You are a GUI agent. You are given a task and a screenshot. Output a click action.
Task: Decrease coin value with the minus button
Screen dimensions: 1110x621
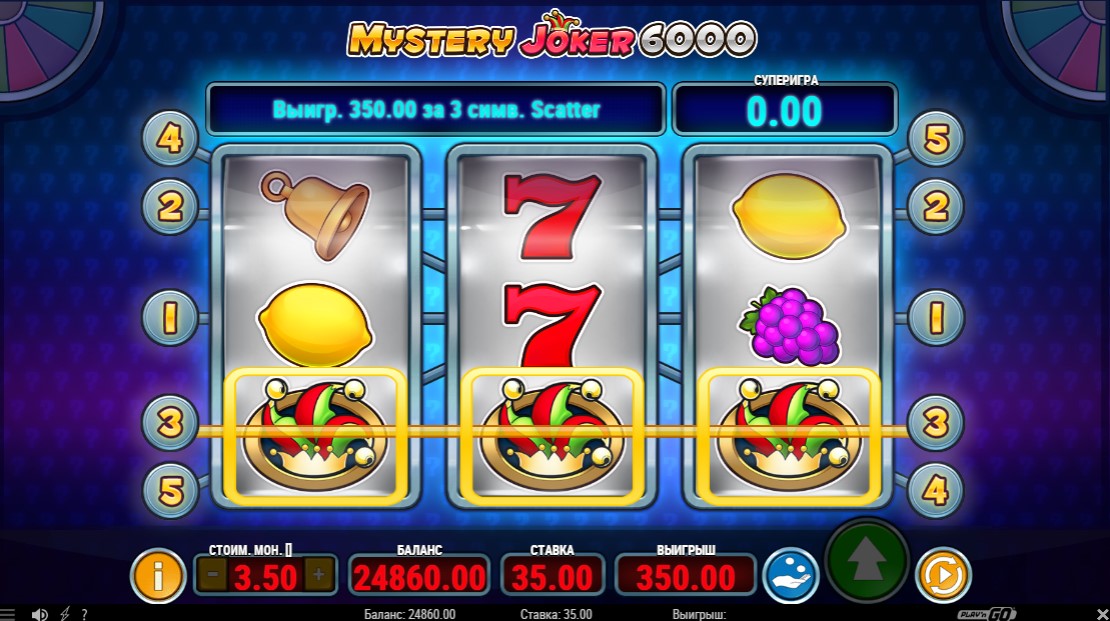tap(211, 575)
